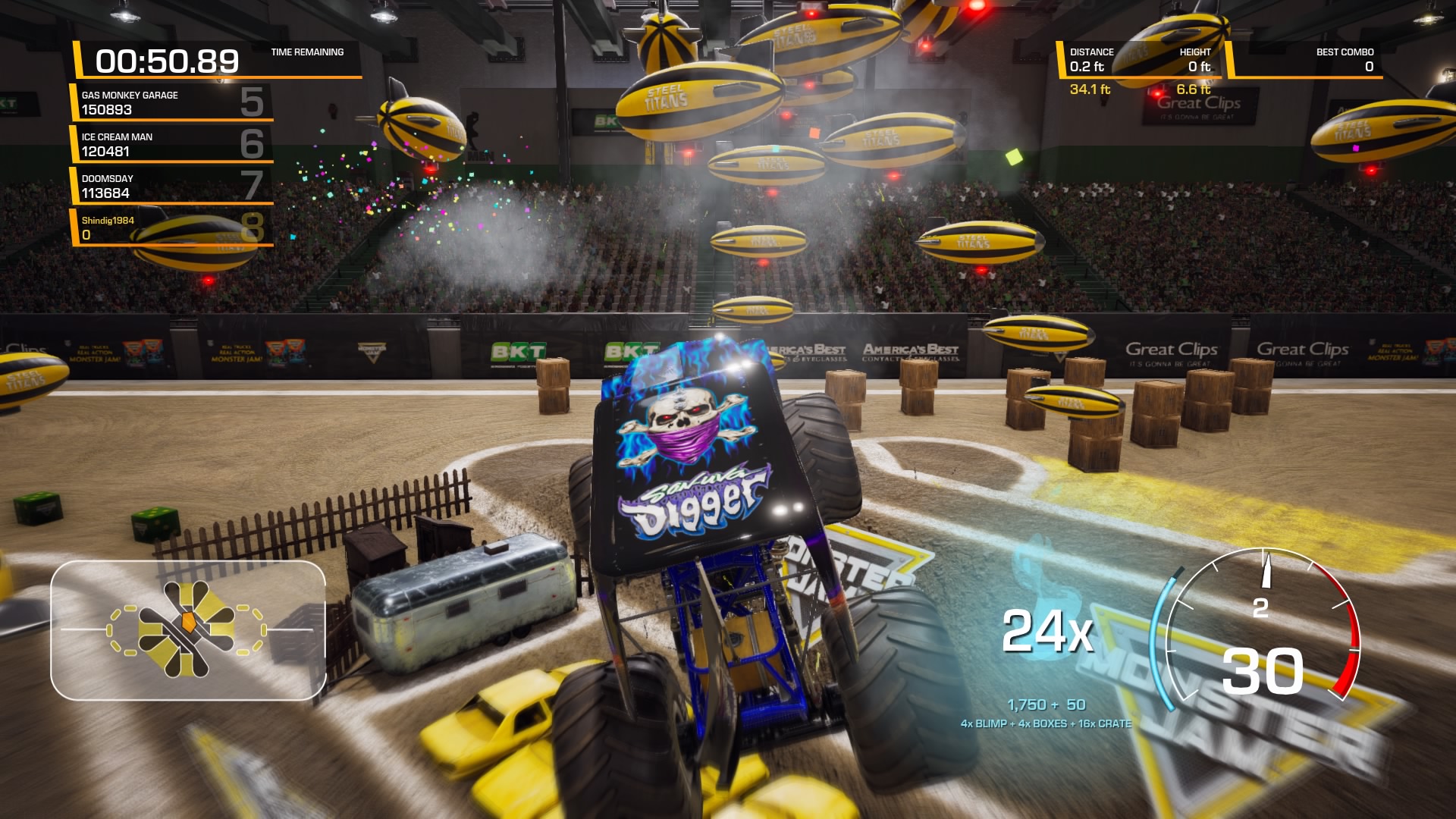Open the truck damage diagram panel

coord(188,629)
